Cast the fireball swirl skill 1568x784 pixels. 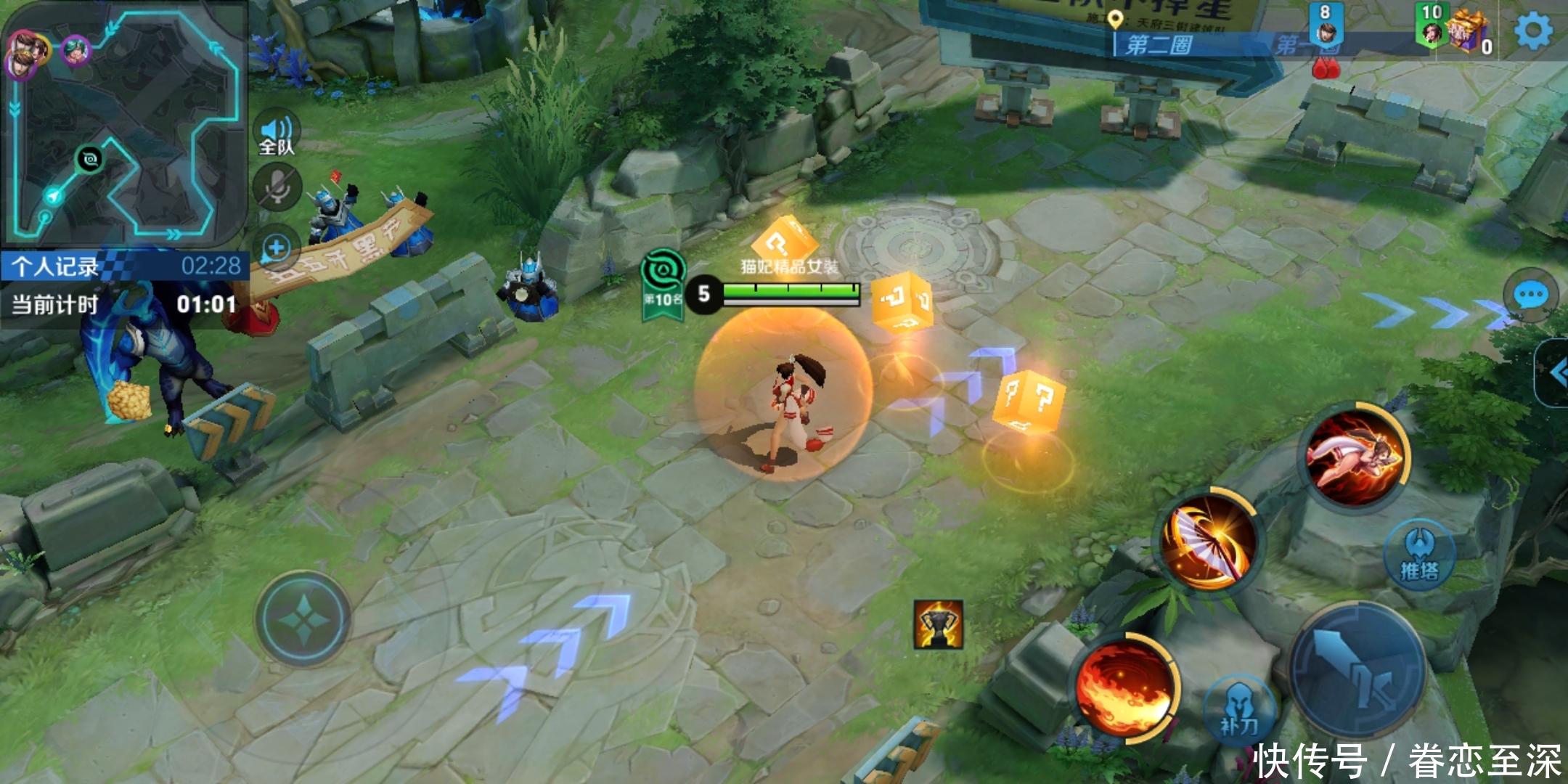click(x=1124, y=687)
